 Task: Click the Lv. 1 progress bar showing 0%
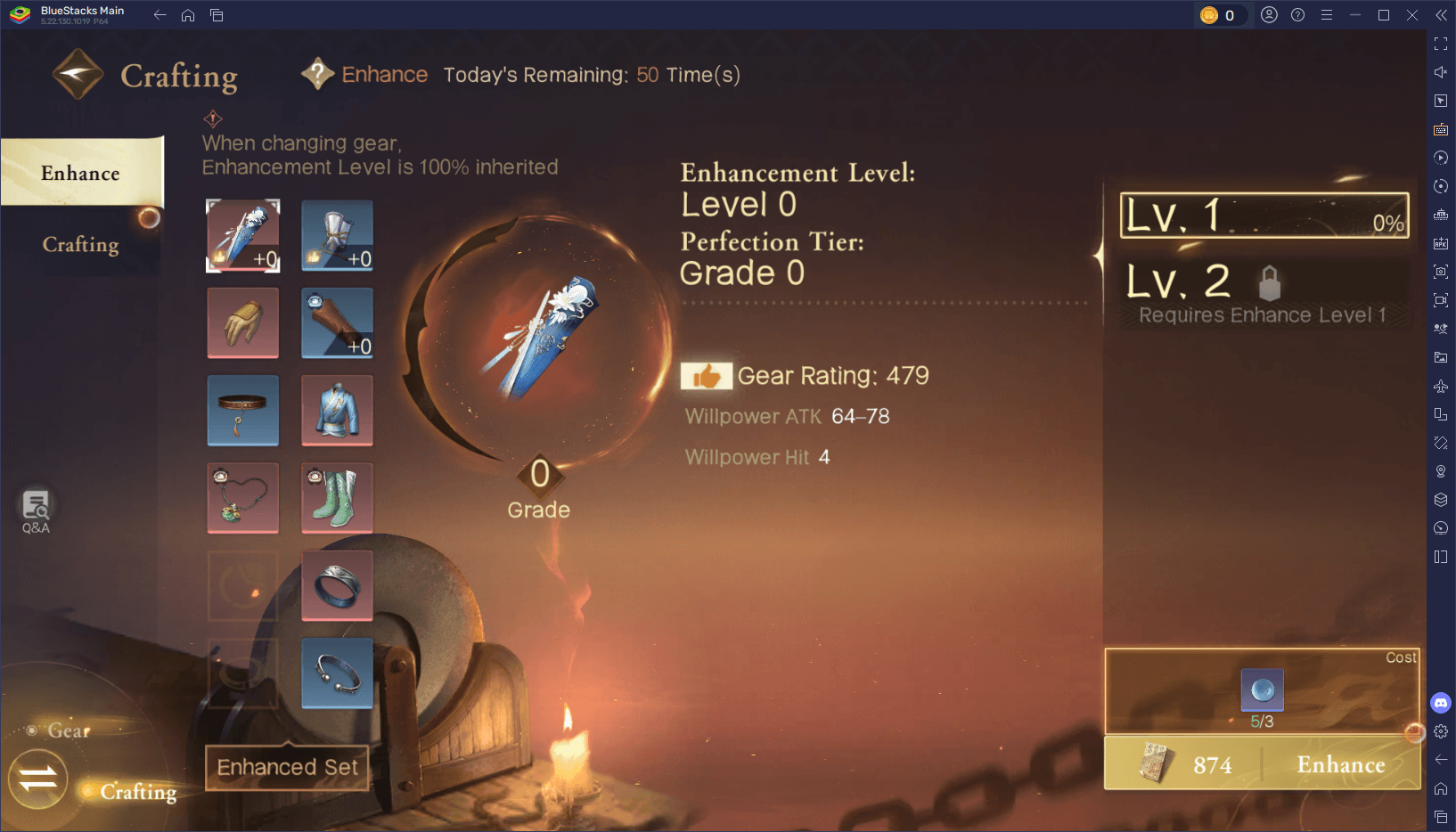pyautogui.click(x=1264, y=216)
